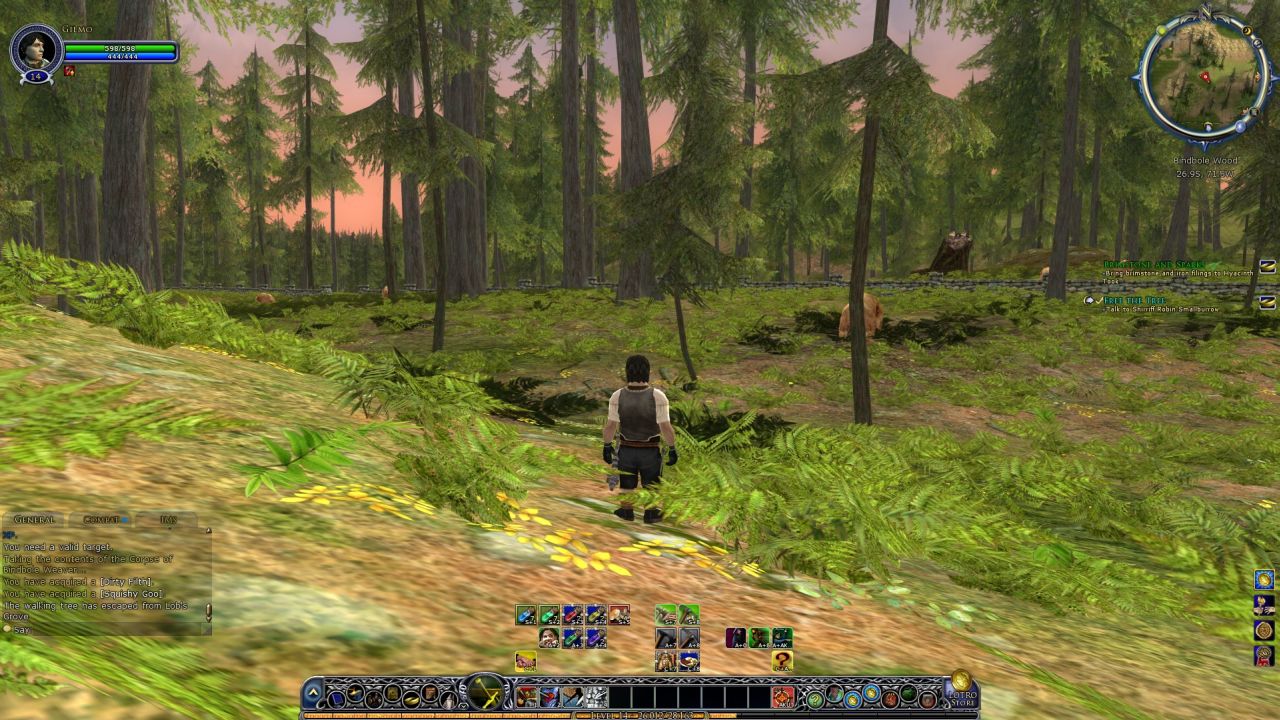The width and height of the screenshot is (1280, 720).
Task: Activate the first skill in main quickslot bar
Action: 526,697
